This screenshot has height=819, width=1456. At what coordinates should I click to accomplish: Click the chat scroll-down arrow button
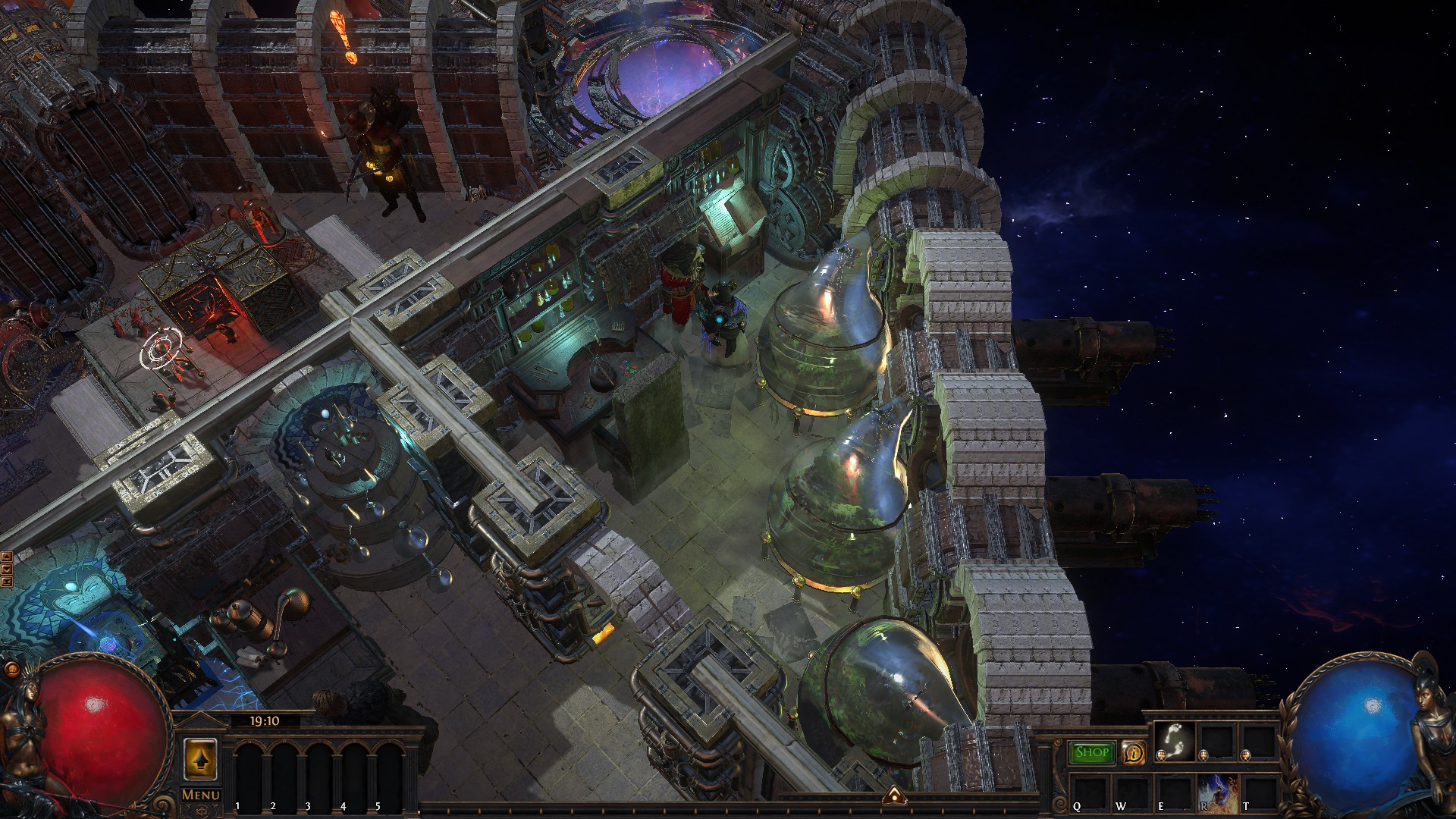tap(7, 569)
